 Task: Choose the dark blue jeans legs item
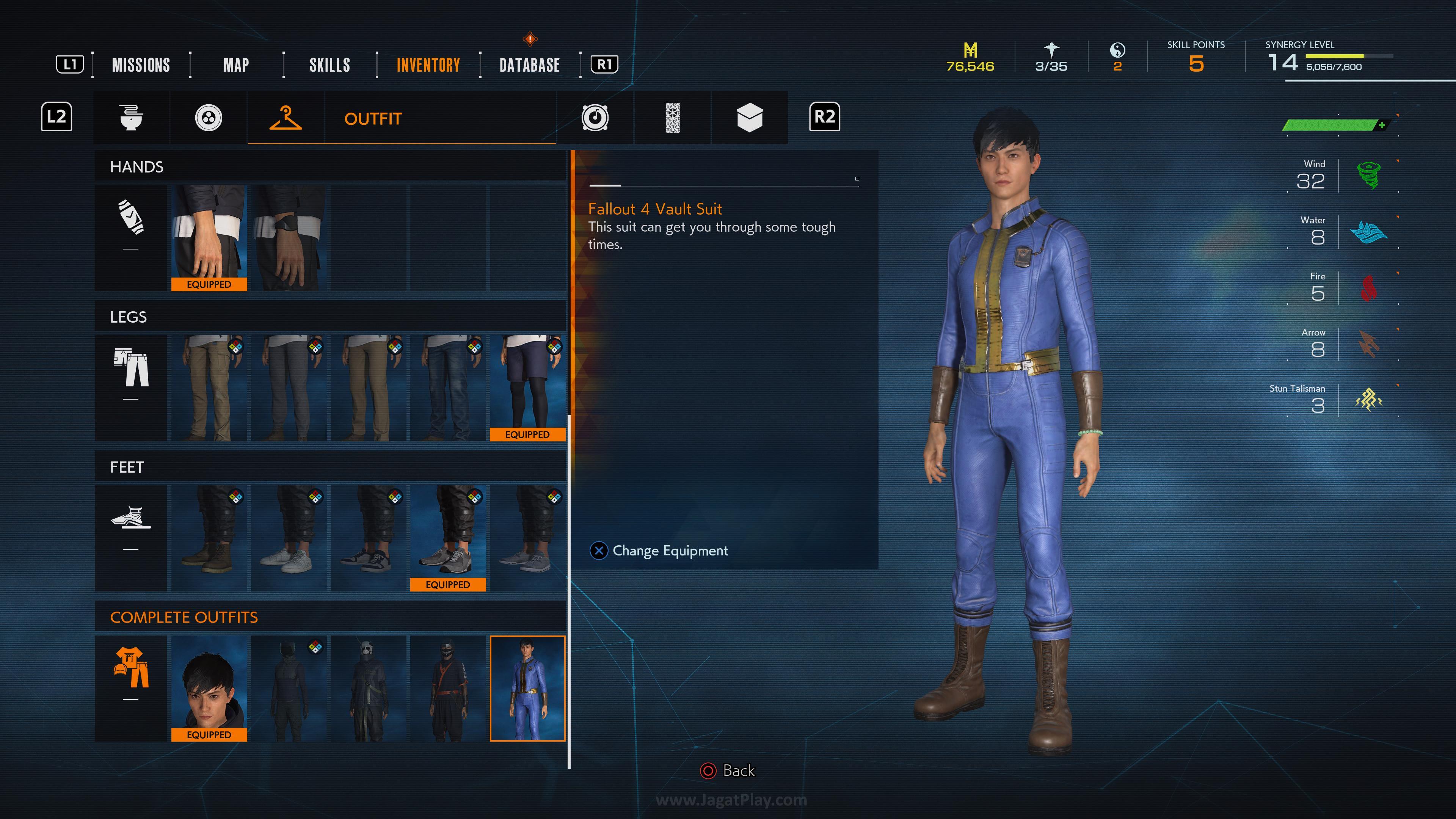(x=448, y=387)
